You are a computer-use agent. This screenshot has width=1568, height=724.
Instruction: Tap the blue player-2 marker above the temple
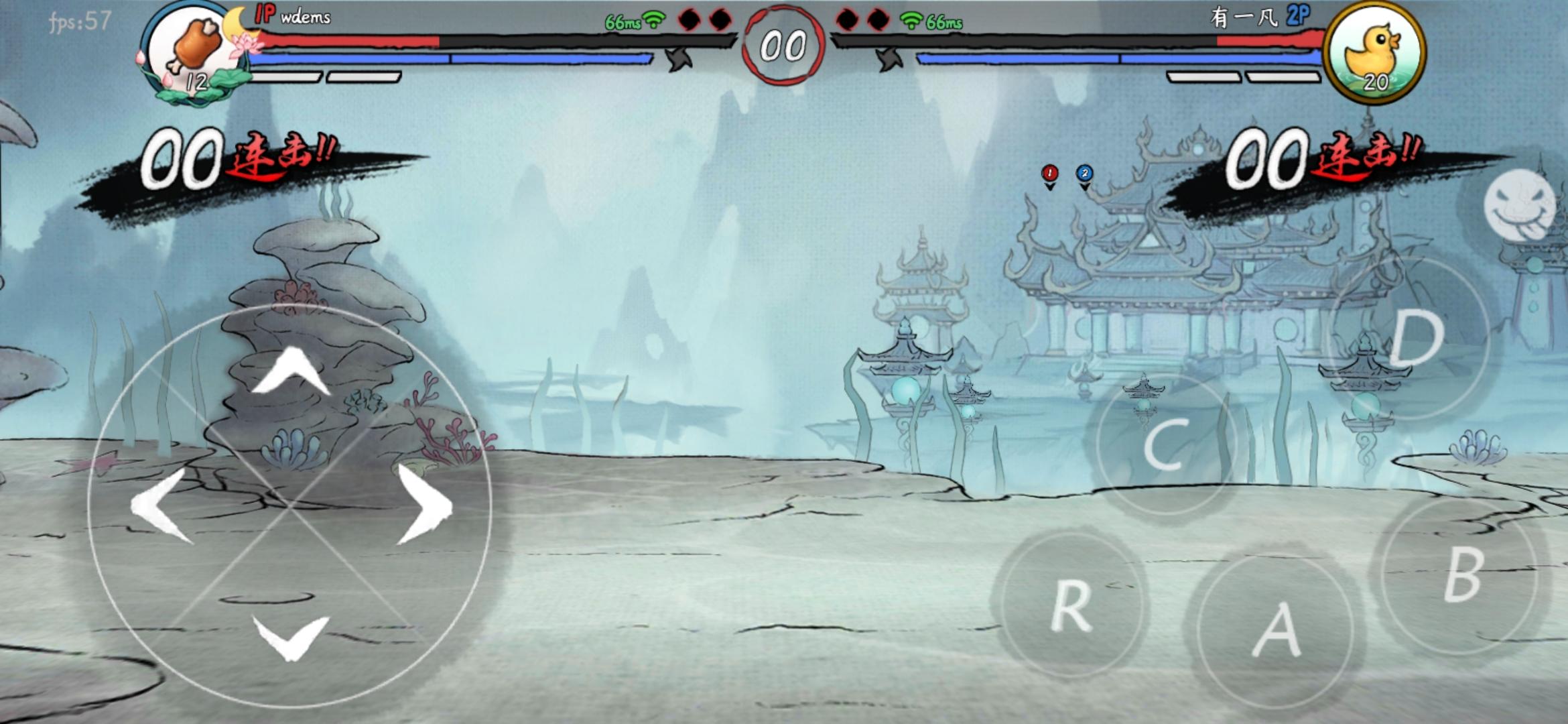[x=1083, y=172]
